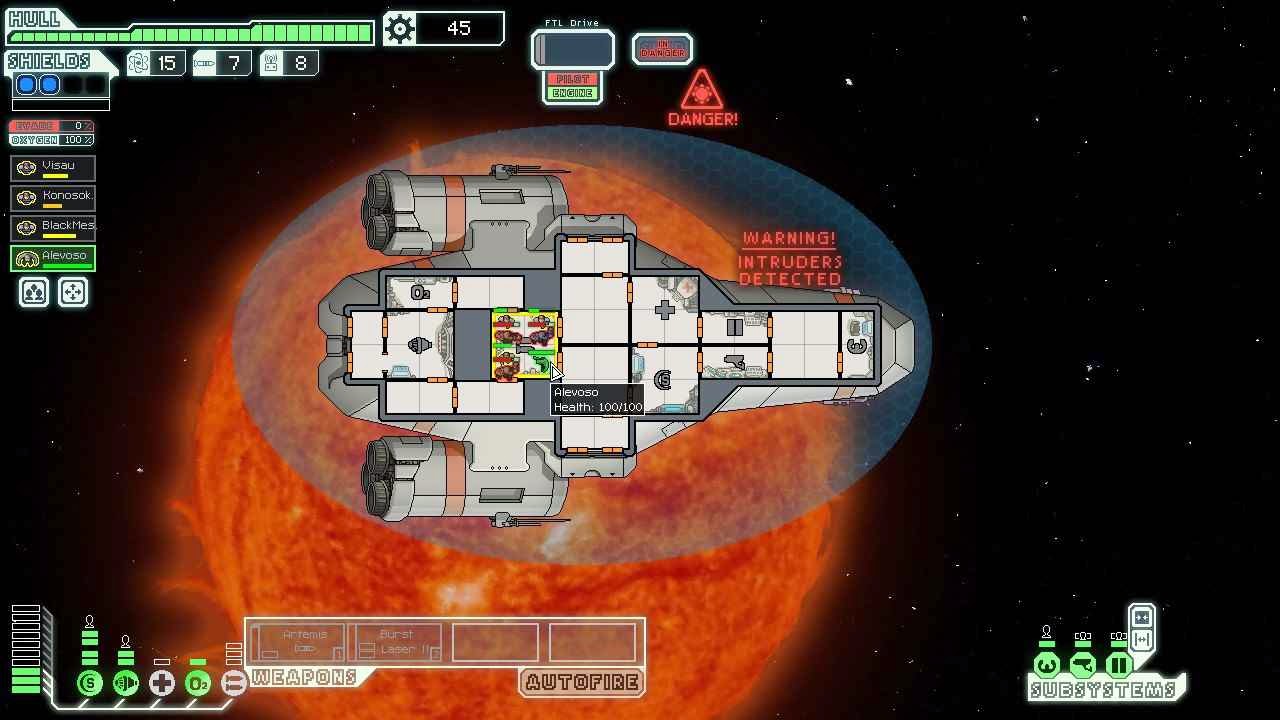Click the Oxygen system icon
The height and width of the screenshot is (720, 1280).
tap(198, 683)
